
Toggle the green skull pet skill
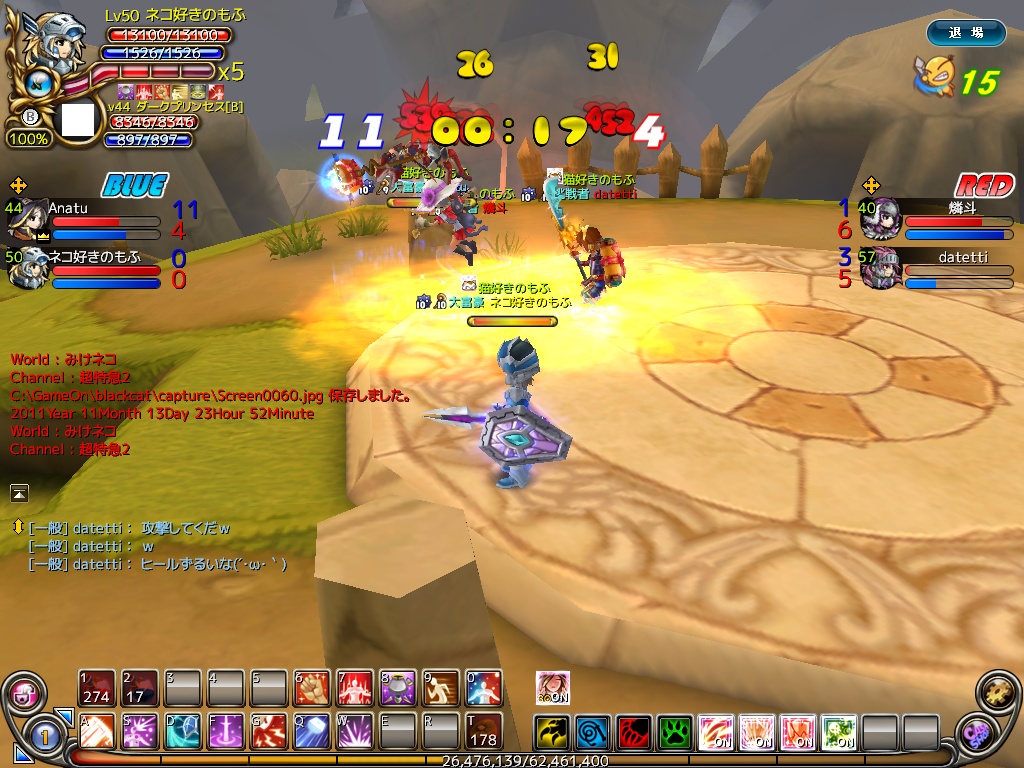click(838, 732)
